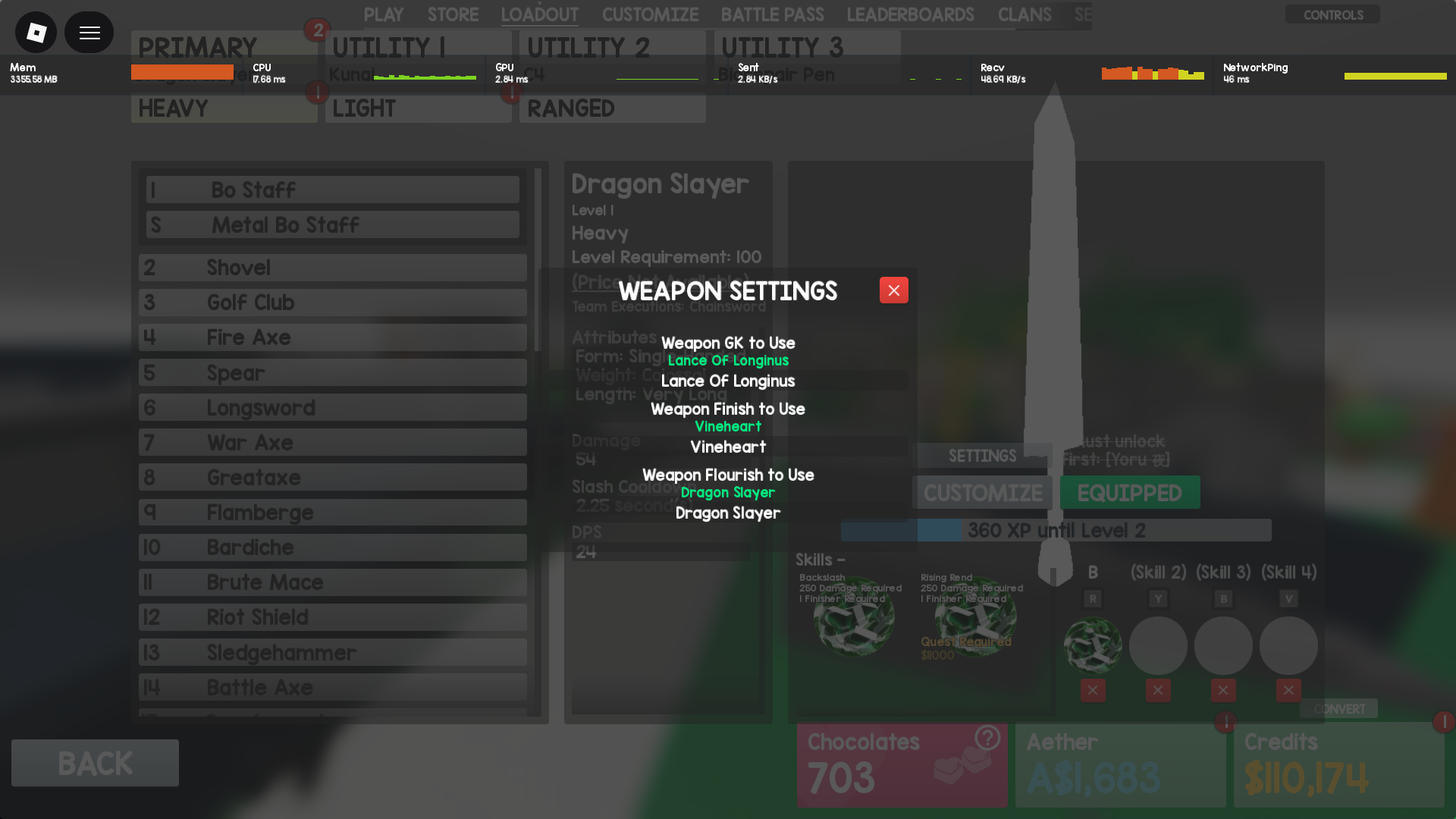
Task: Click the BACK button
Action: [x=94, y=763]
